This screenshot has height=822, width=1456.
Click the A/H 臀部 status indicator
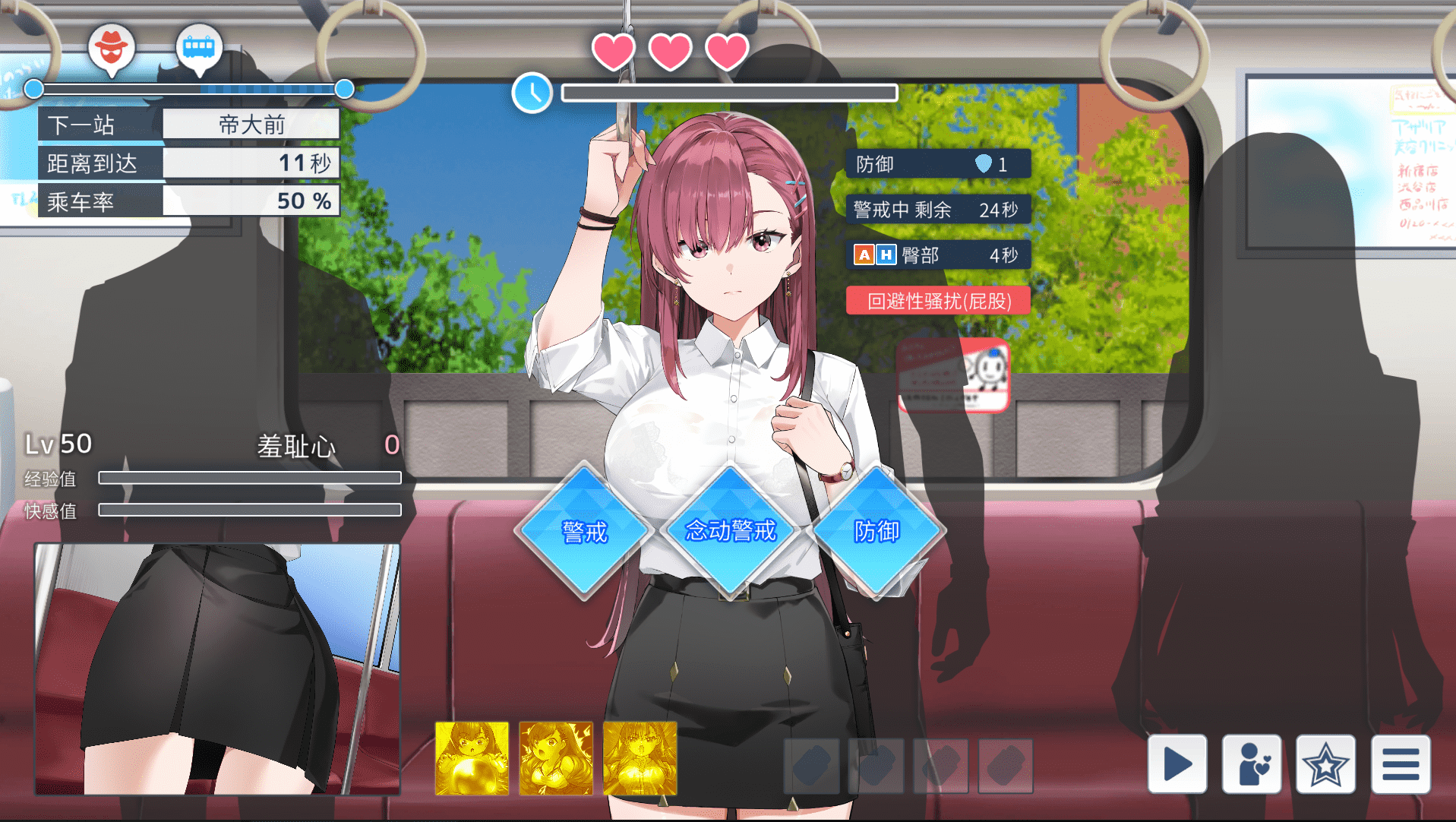tap(938, 255)
